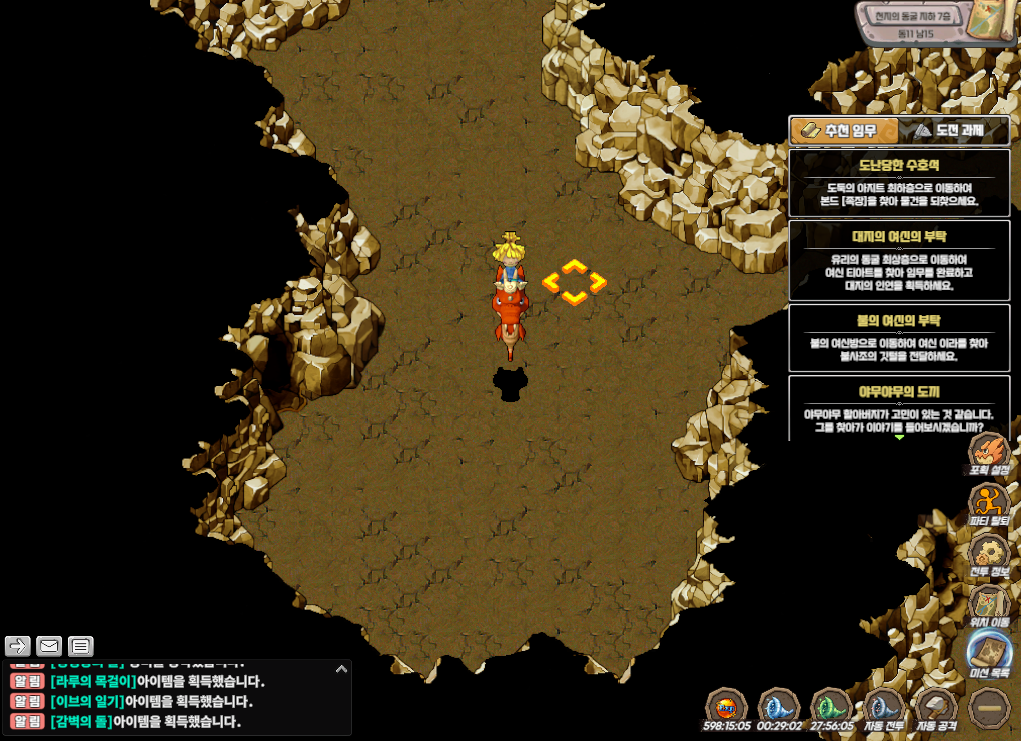Choose the 대지의 여신의 부탁 quest
1021x741 pixels.
pyautogui.click(x=898, y=260)
